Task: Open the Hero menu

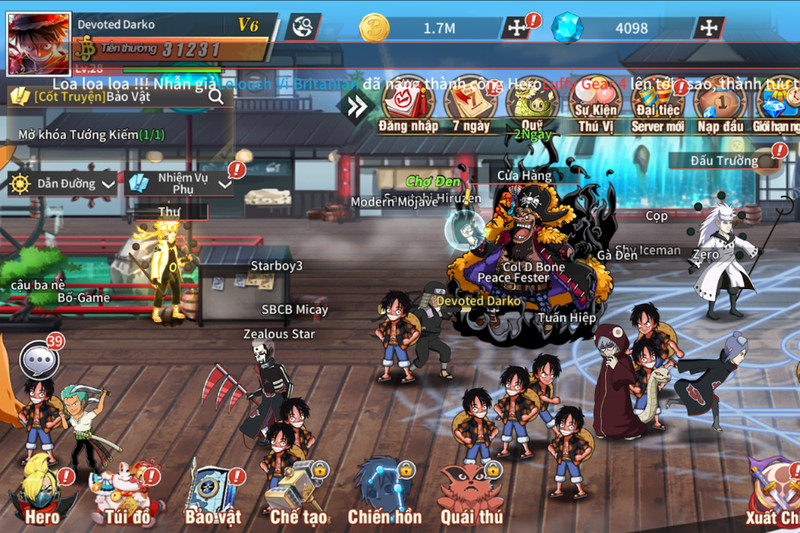Action: [x=40, y=492]
